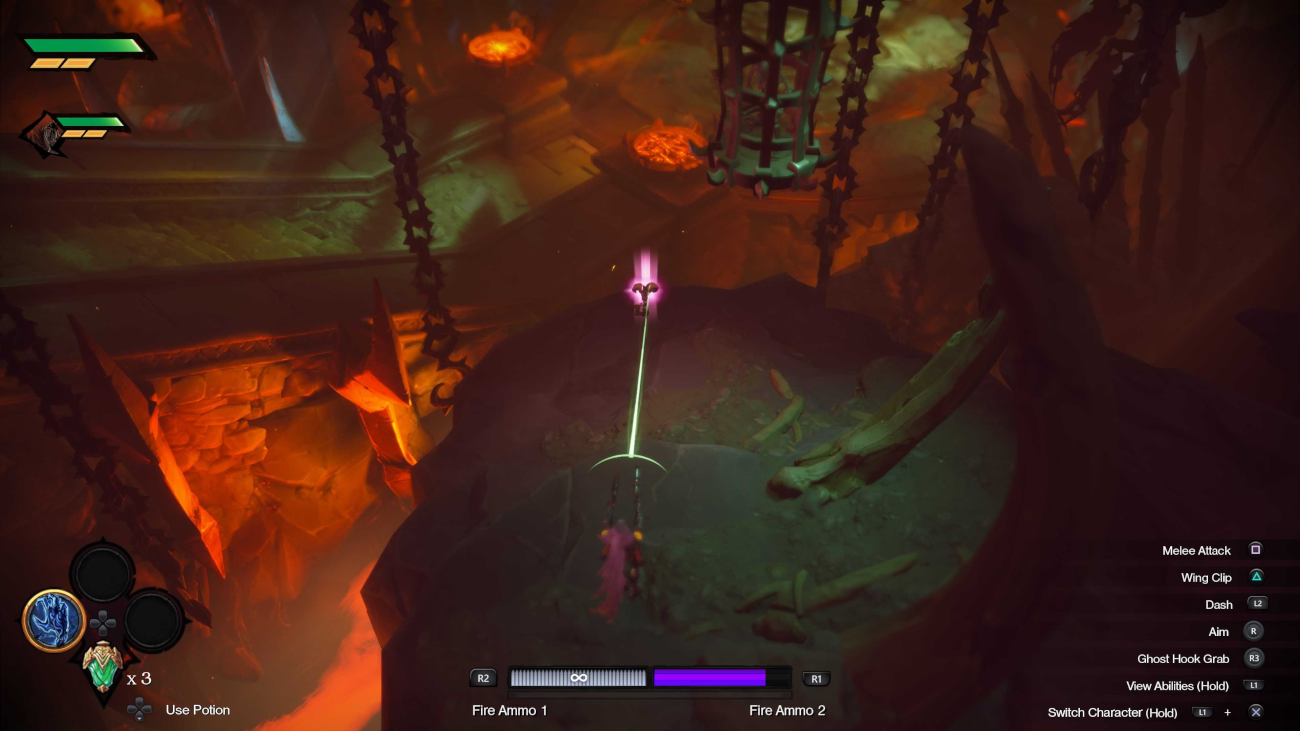
Task: Choose the purple Fire Ammo 2 slot
Action: point(710,678)
